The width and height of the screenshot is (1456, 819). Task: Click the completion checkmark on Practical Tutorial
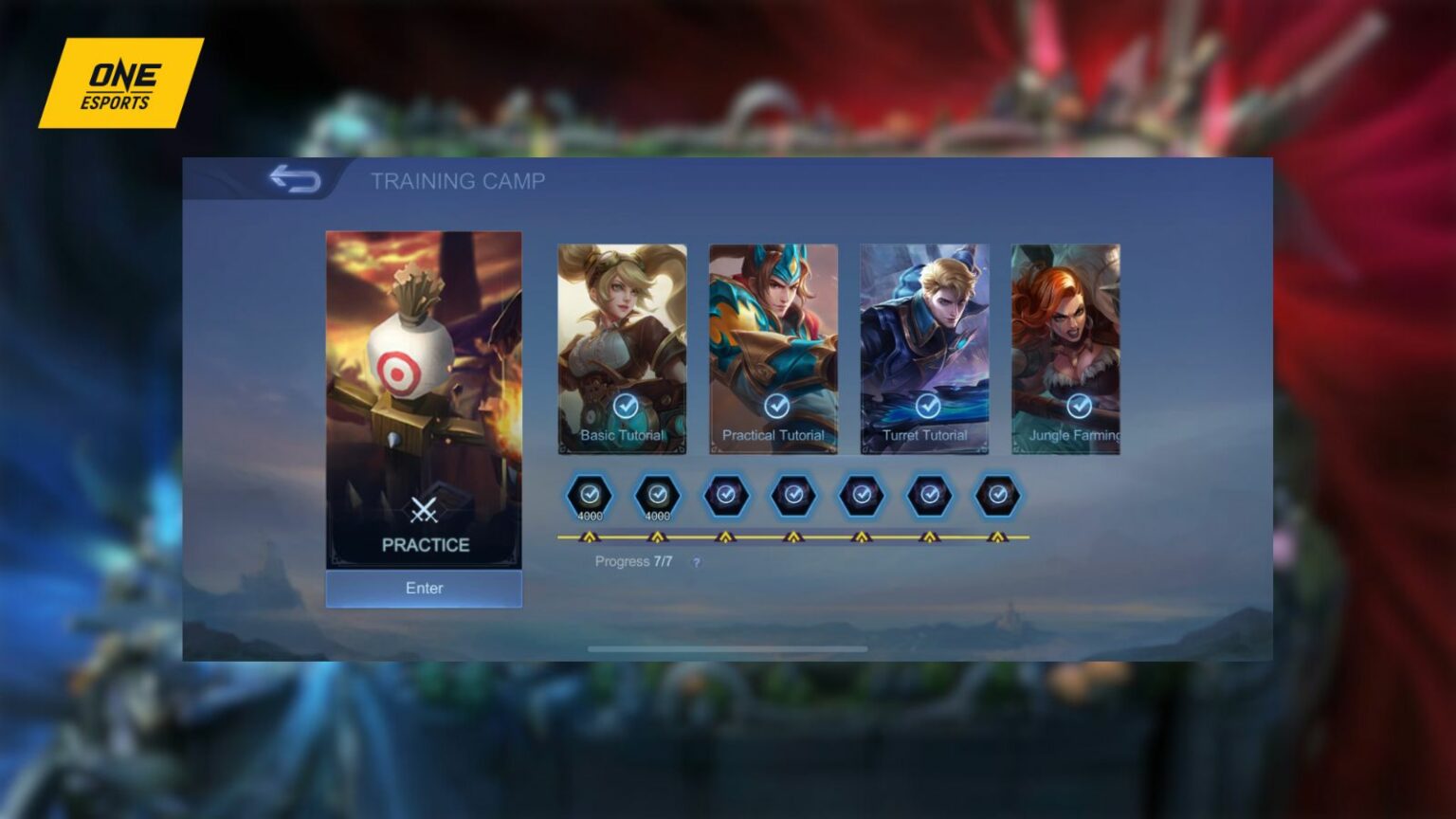click(777, 407)
